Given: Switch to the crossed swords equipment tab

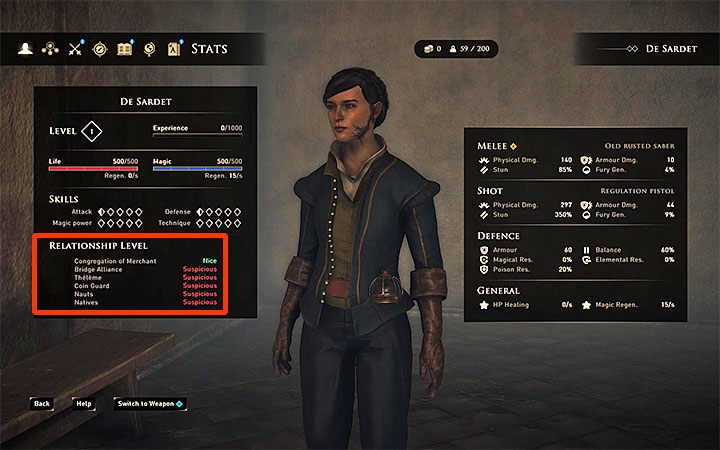Looking at the screenshot, I should pyautogui.click(x=74, y=48).
